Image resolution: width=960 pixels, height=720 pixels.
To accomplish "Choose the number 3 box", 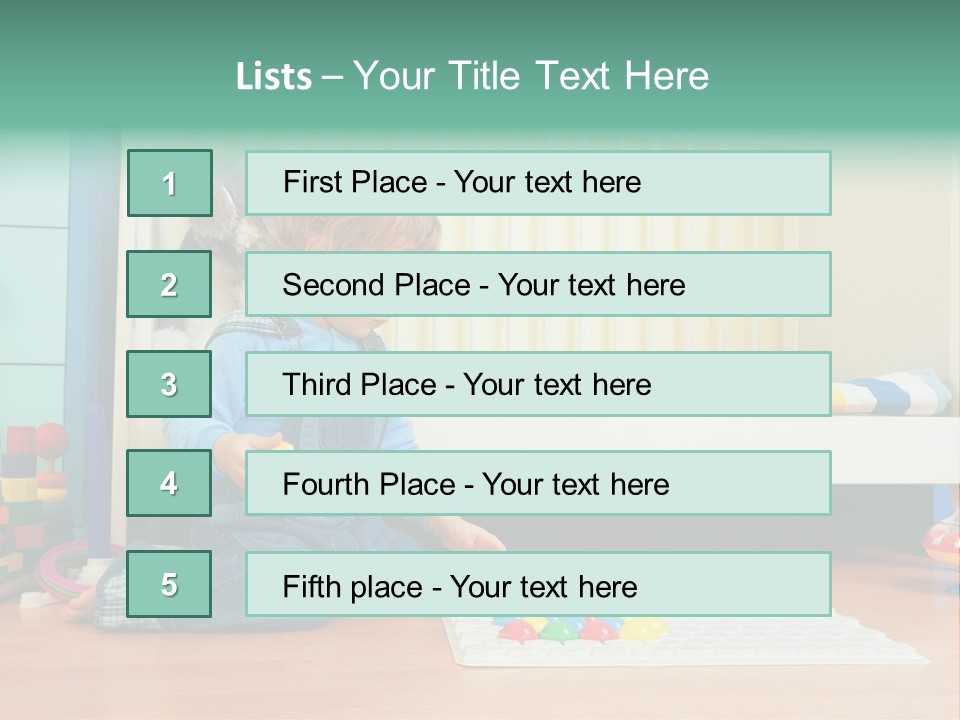I will click(x=169, y=384).
